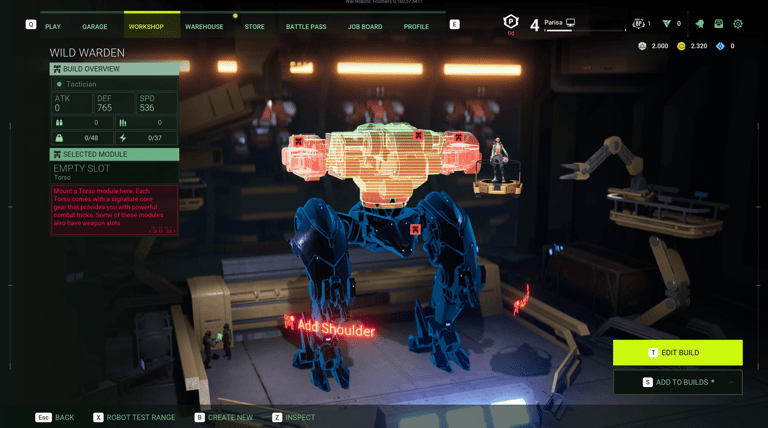Switch to the Garage tab

[x=95, y=26]
